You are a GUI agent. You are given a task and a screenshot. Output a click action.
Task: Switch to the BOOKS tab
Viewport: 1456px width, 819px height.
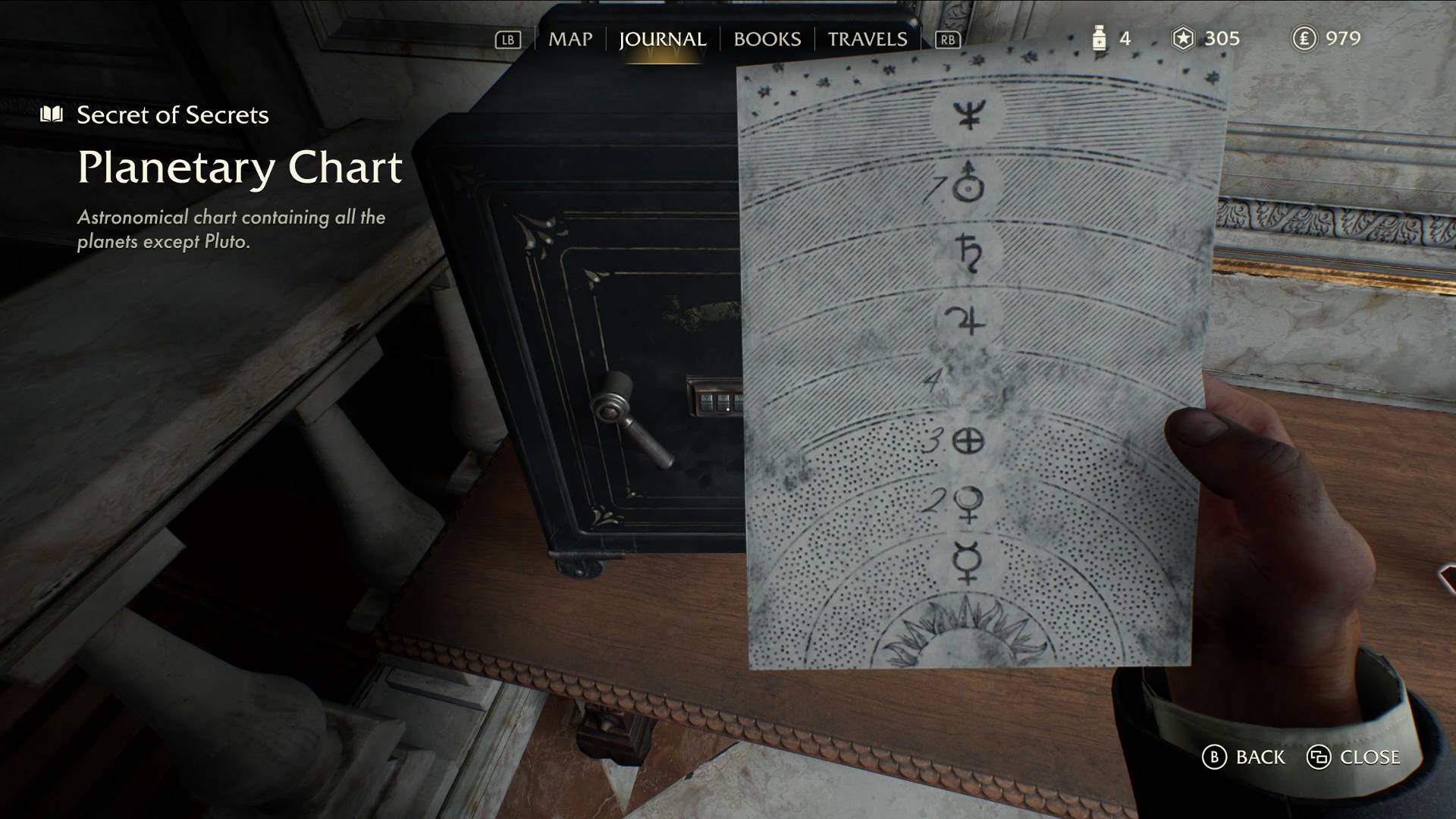[x=766, y=39]
